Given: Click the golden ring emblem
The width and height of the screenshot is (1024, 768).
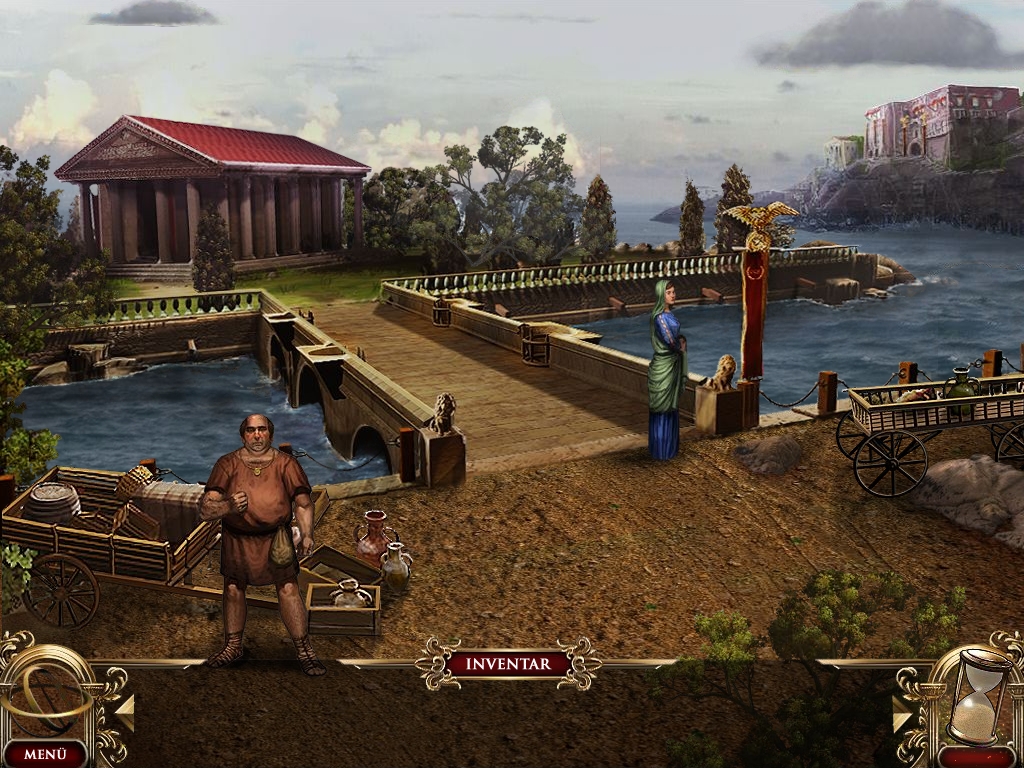Looking at the screenshot, I should tap(47, 691).
